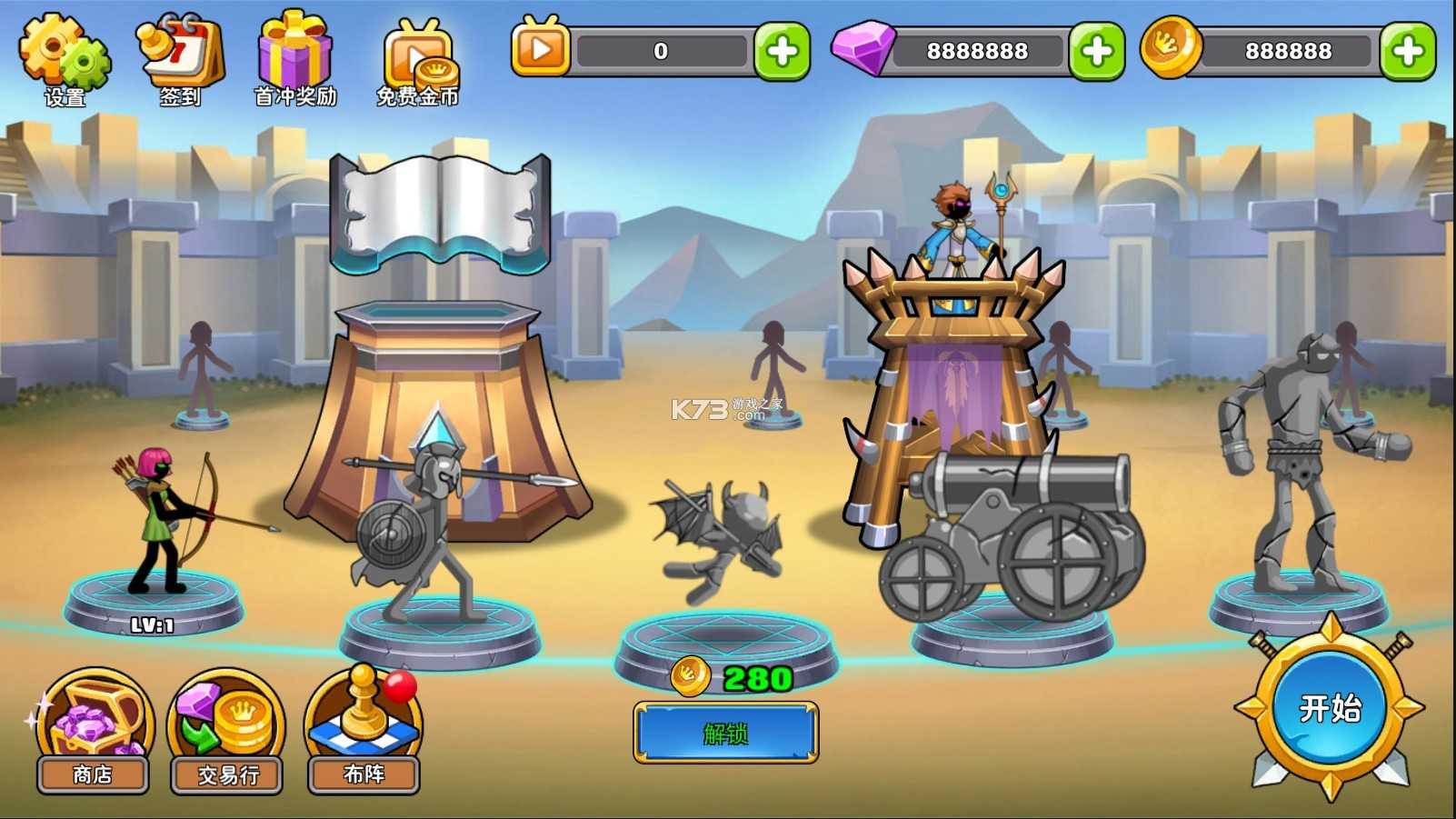Buy more purple gems with plus button
The image size is (1456, 819).
1096,51
